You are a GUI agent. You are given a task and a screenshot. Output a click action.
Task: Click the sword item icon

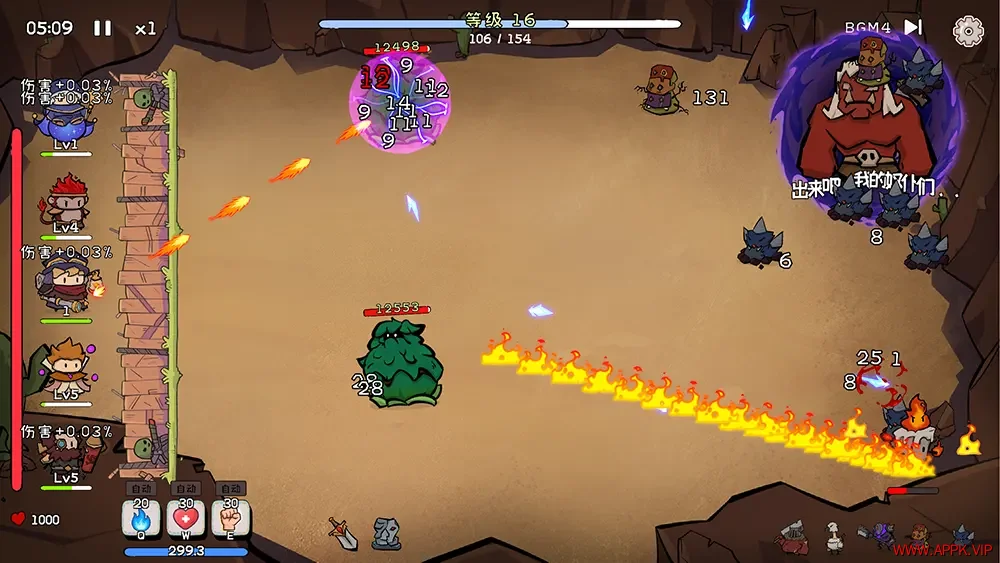point(344,534)
